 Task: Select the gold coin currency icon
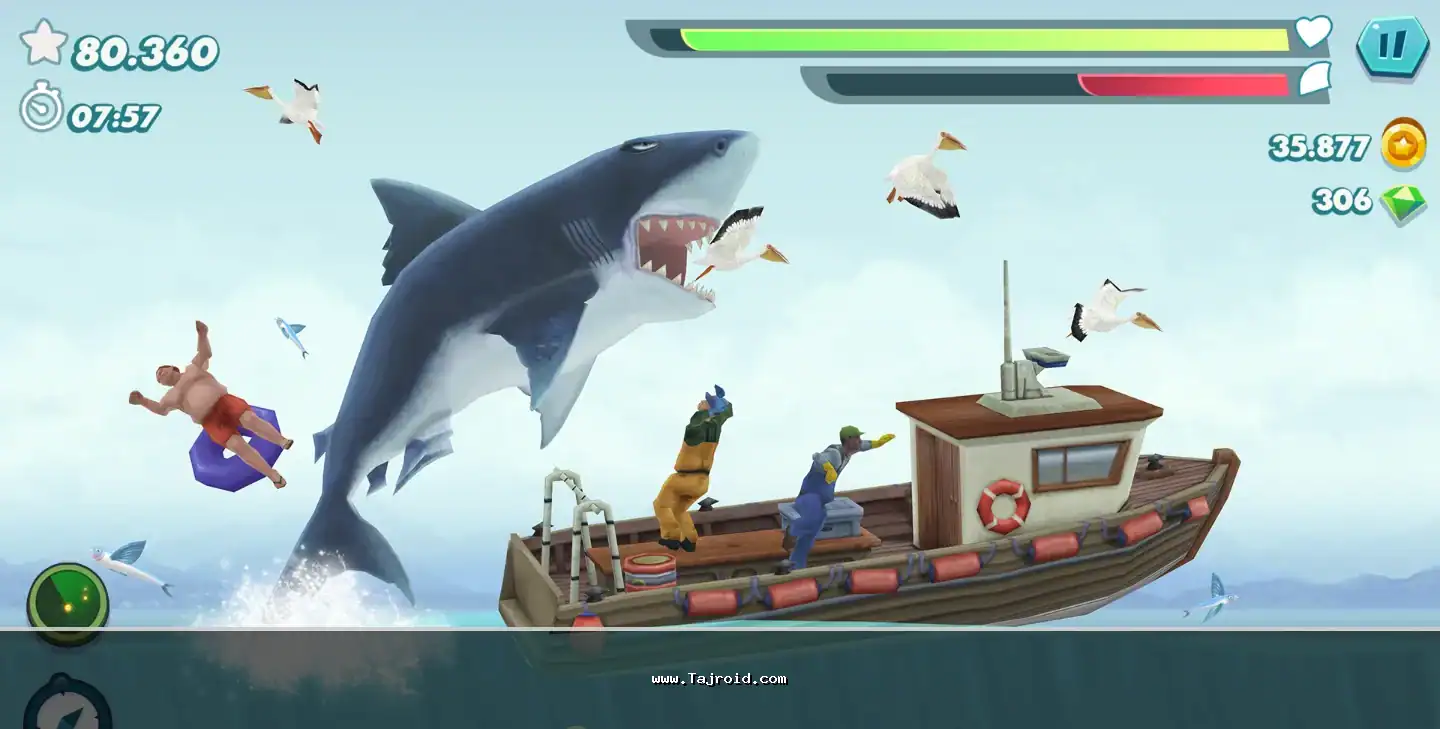tap(1403, 144)
